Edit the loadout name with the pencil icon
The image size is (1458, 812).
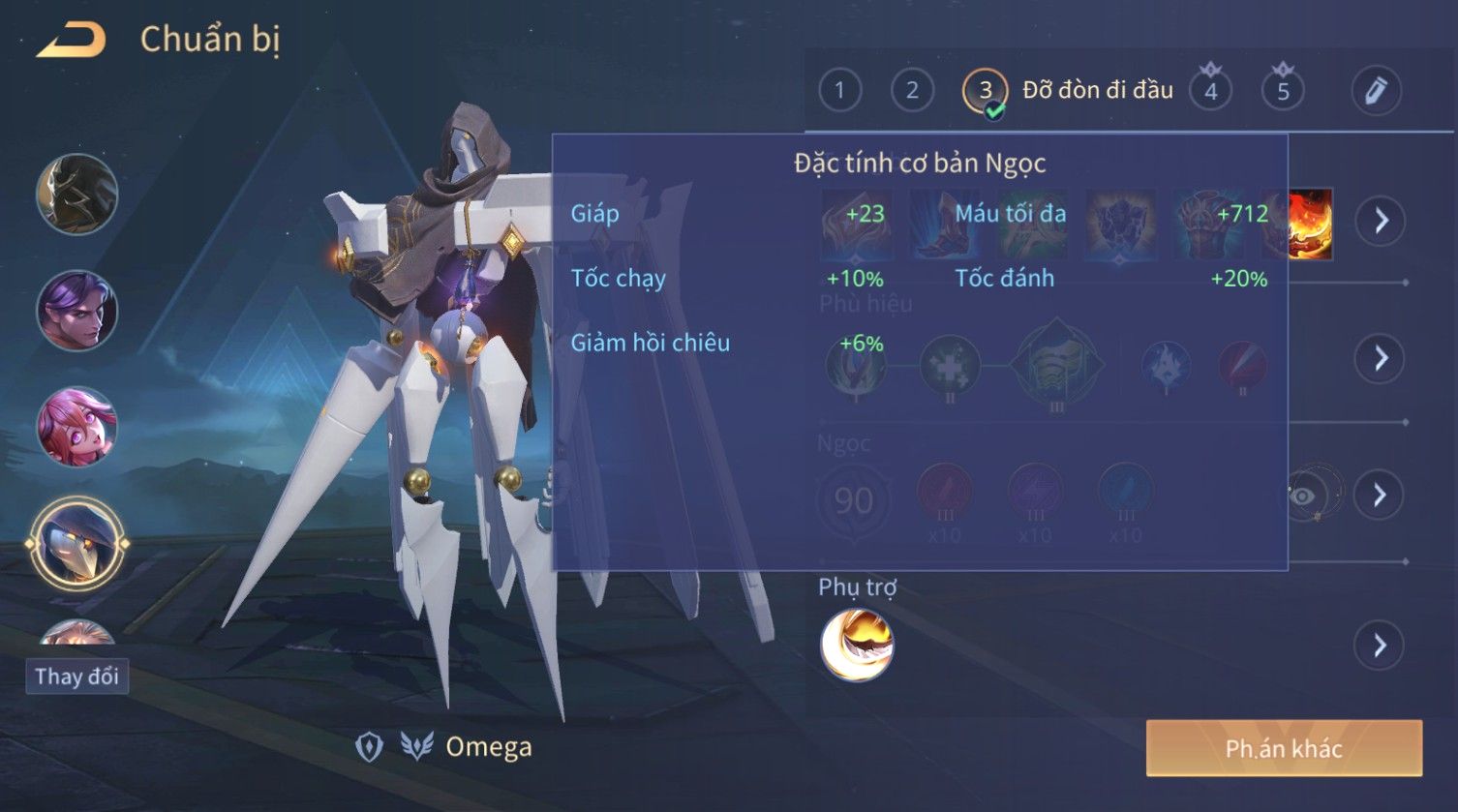point(1376,91)
